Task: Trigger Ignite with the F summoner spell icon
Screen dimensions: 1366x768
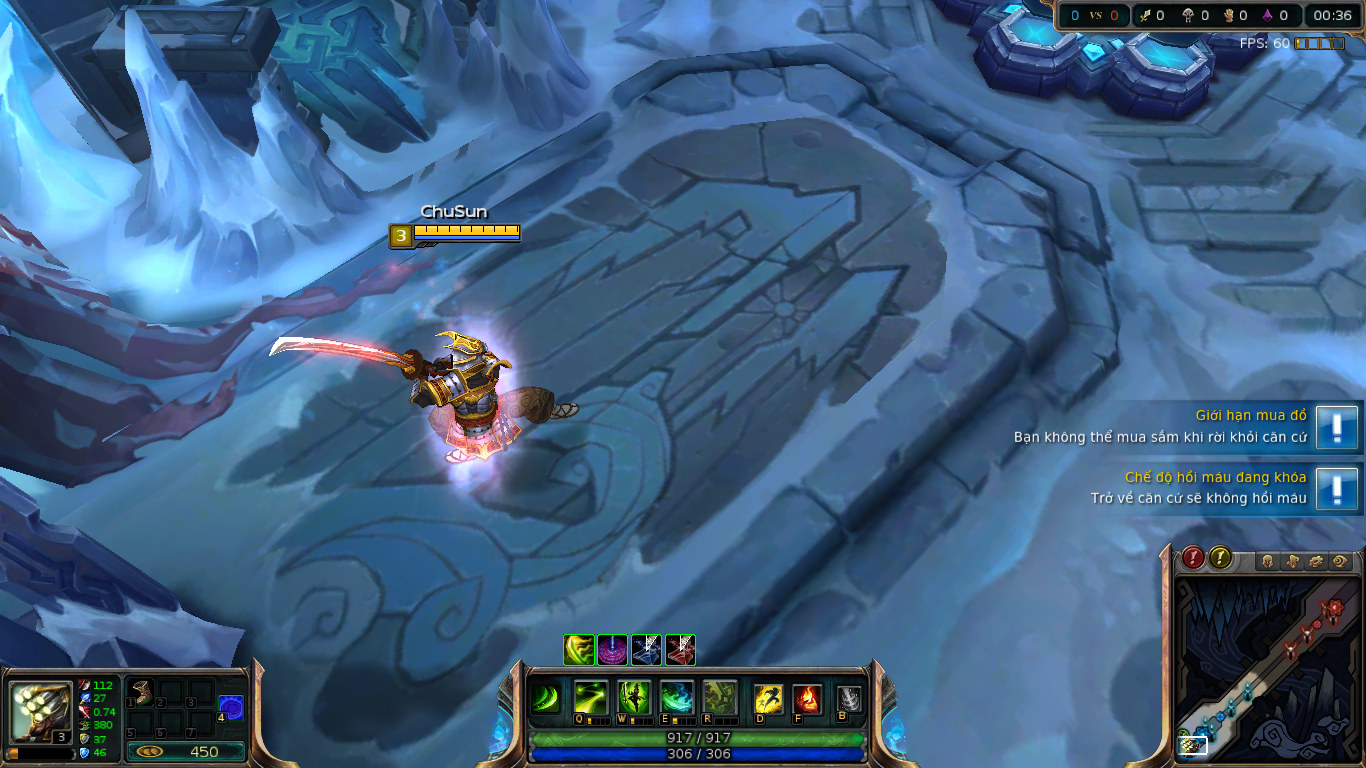Action: coord(805,698)
